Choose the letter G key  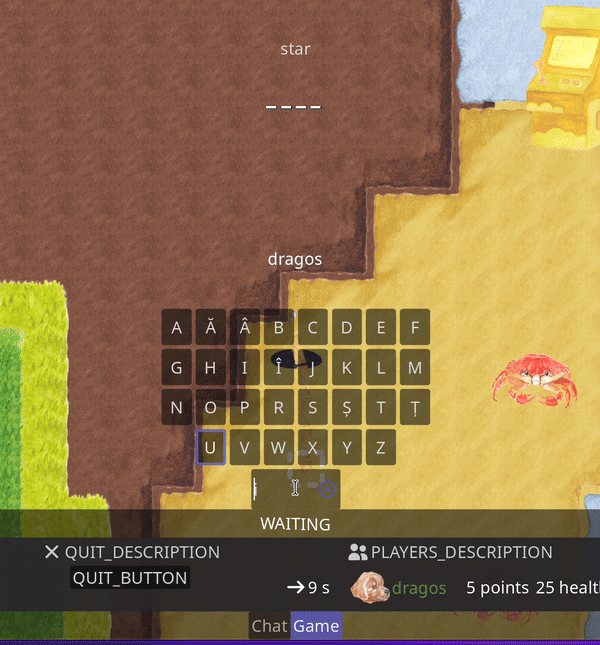pyautogui.click(x=177, y=367)
